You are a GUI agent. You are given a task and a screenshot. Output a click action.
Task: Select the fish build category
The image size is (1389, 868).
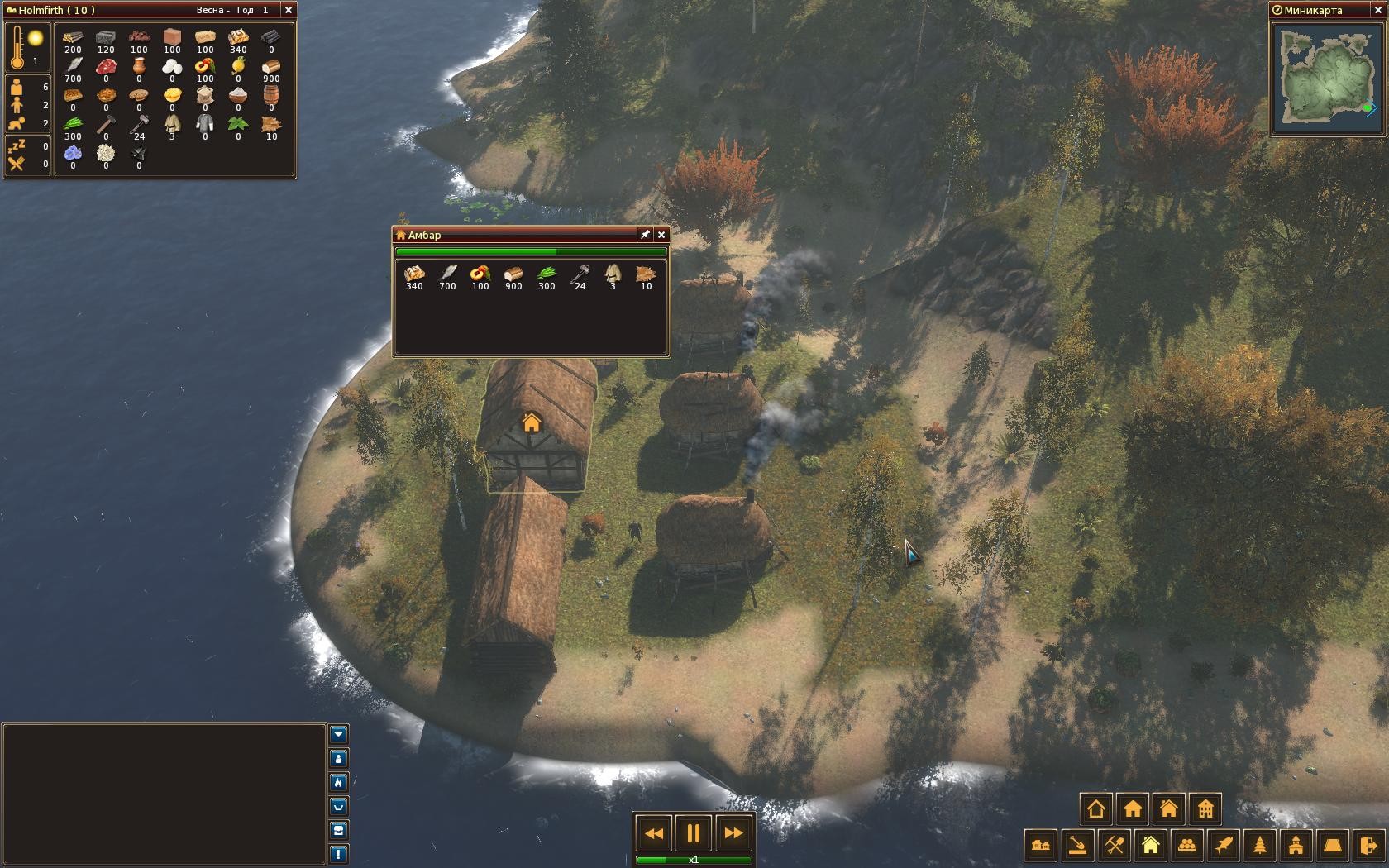pyautogui.click(x=1224, y=846)
